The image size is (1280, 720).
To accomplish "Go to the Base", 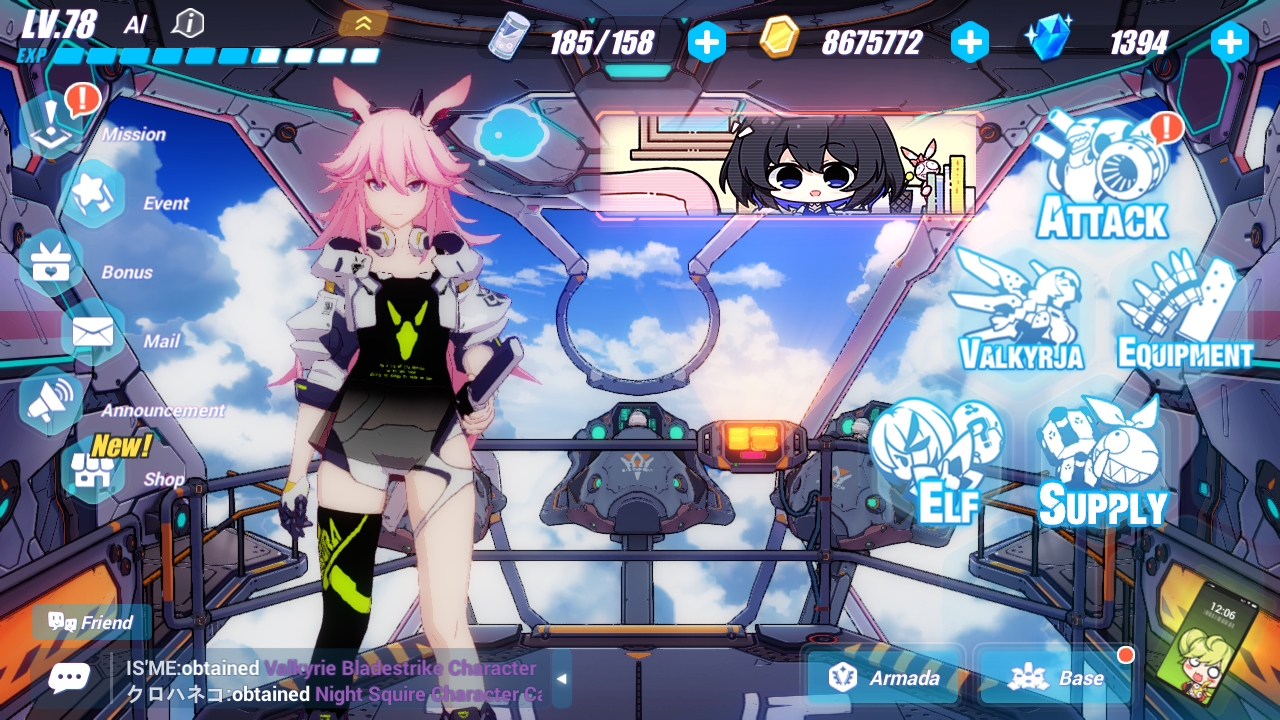I will (x=1055, y=678).
